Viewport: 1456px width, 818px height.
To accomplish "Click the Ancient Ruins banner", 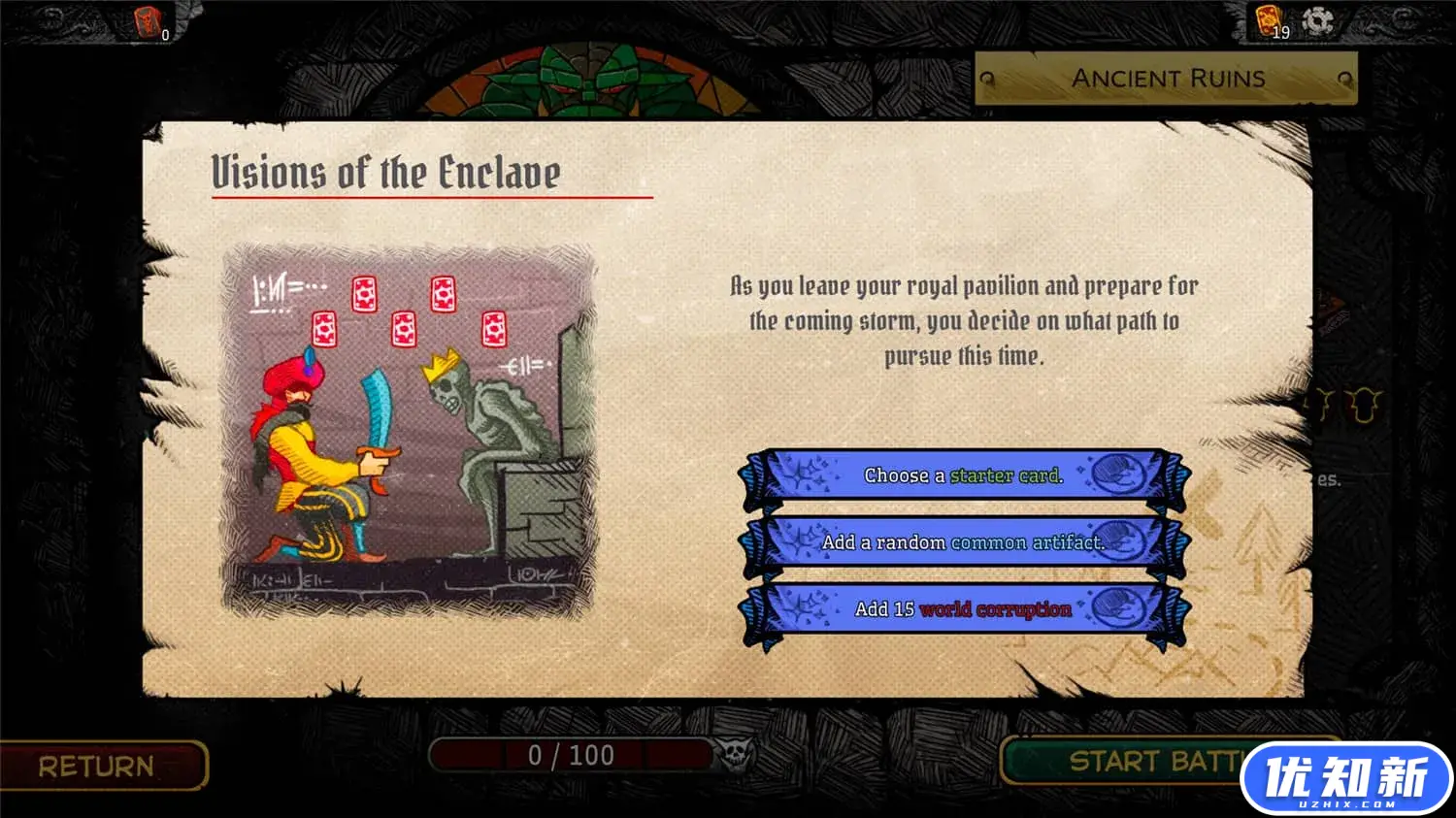I will click(1167, 79).
